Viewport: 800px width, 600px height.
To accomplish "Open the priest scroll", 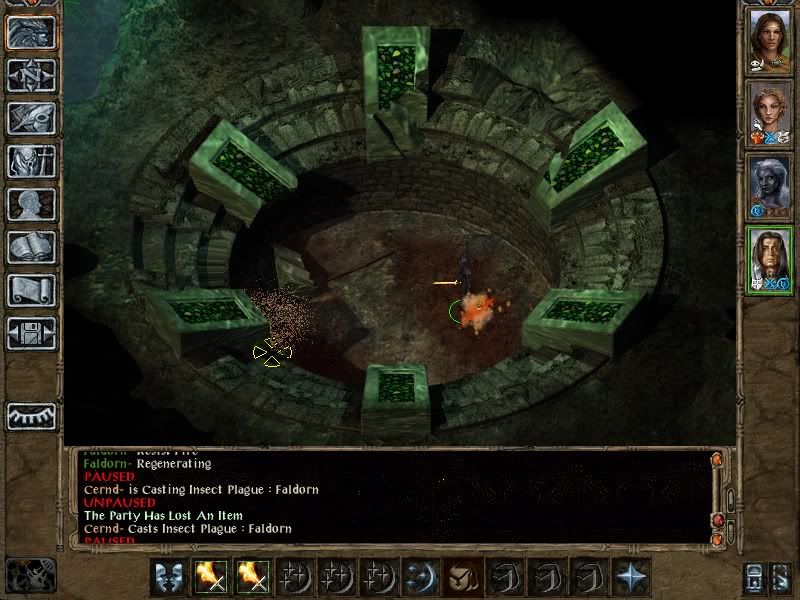I will pyautogui.click(x=30, y=290).
